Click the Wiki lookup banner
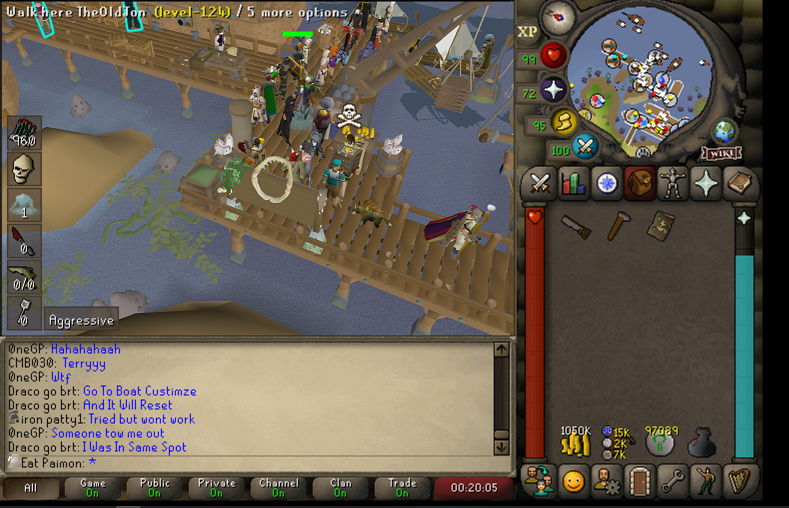789x508 pixels. pyautogui.click(x=721, y=154)
